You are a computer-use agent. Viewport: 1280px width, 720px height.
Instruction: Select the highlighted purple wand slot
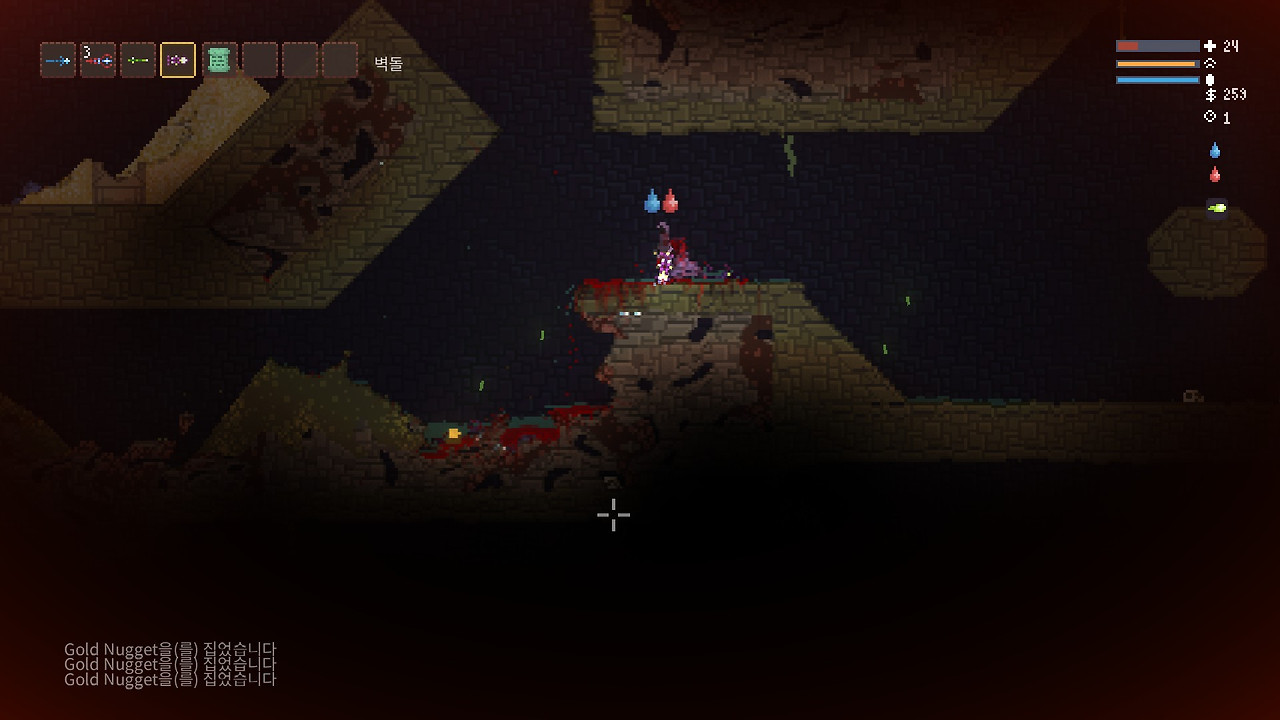point(178,61)
